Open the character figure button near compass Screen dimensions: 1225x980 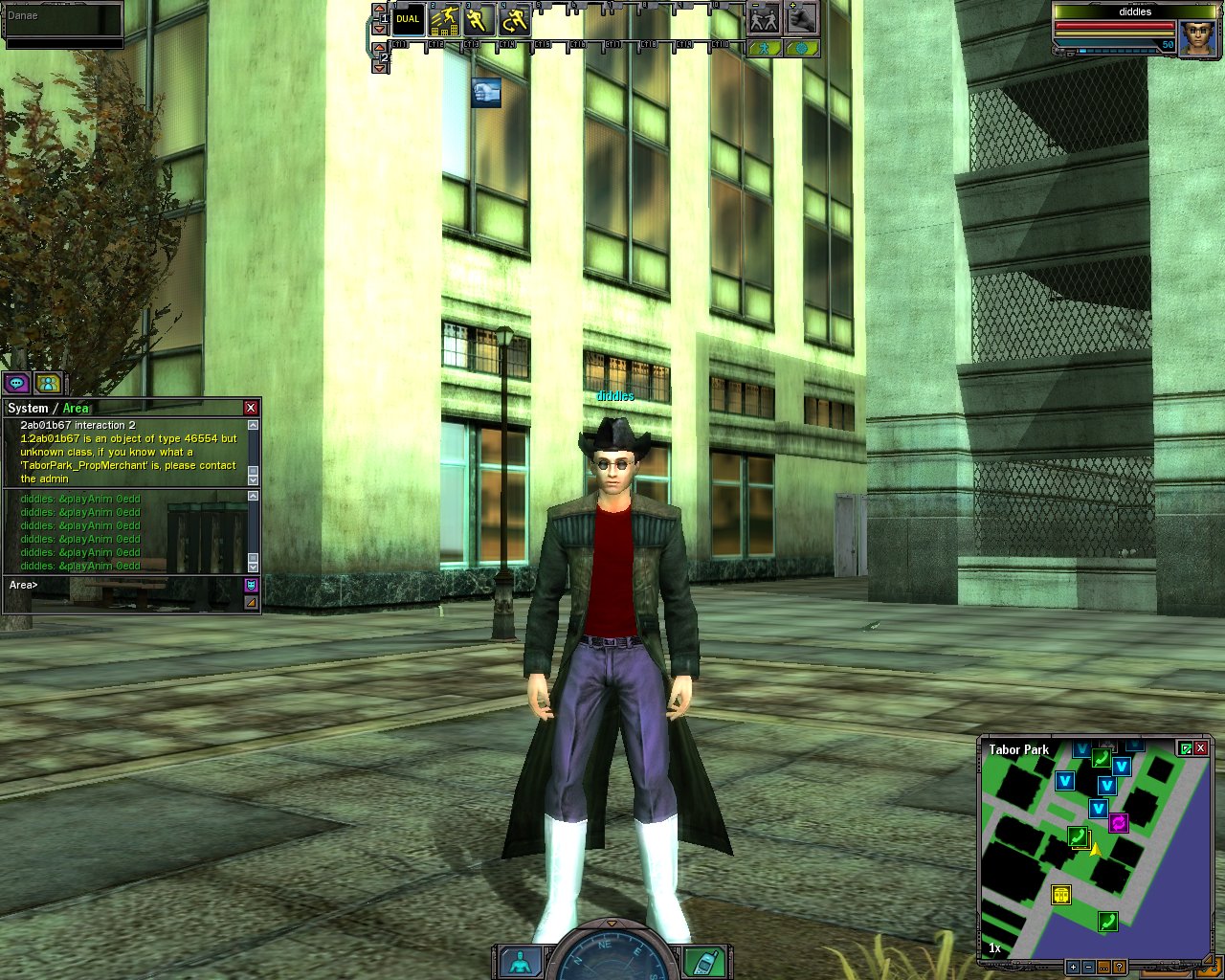(x=521, y=963)
